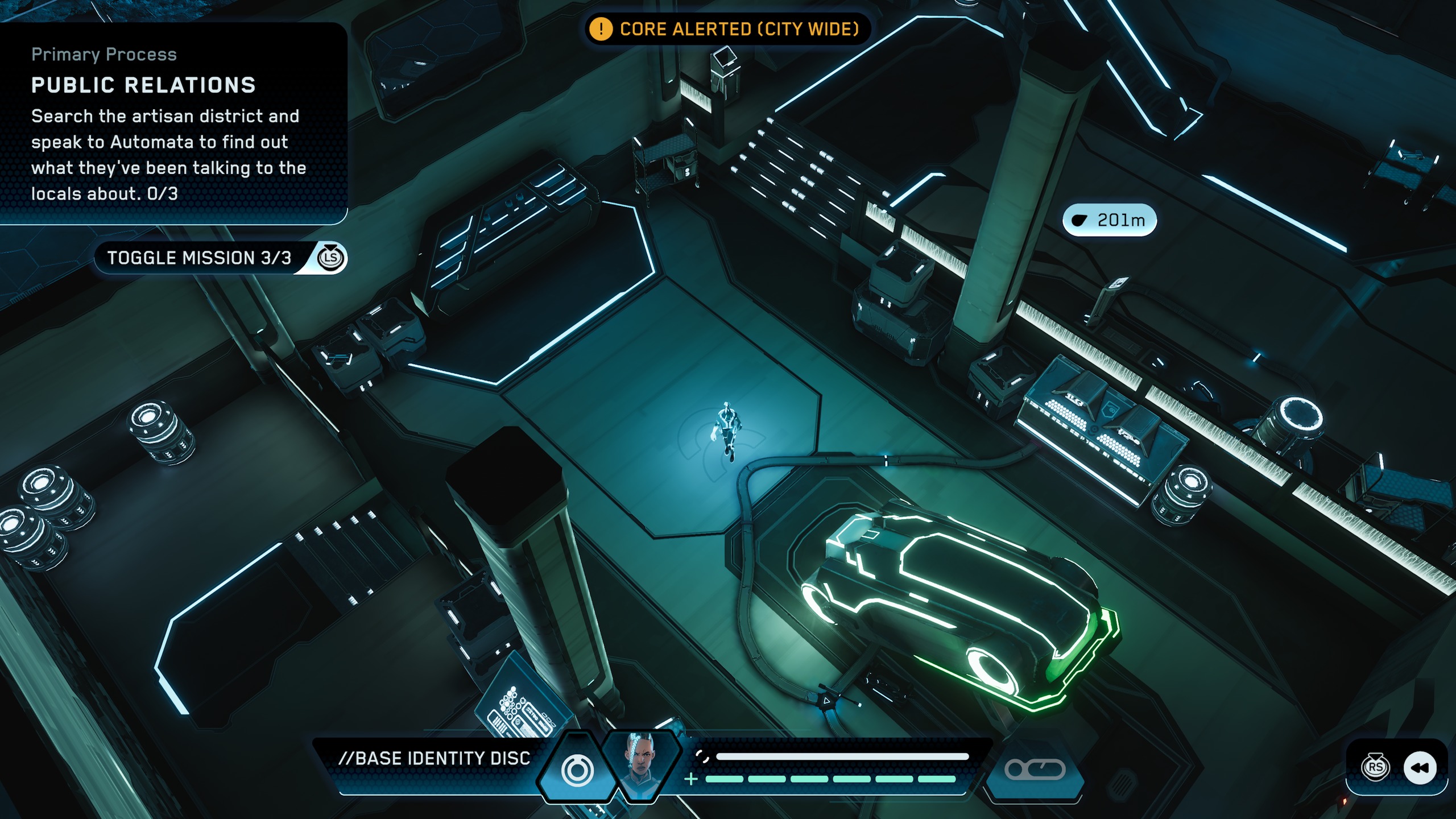Activate the chain-link ability icon

pos(1035,770)
